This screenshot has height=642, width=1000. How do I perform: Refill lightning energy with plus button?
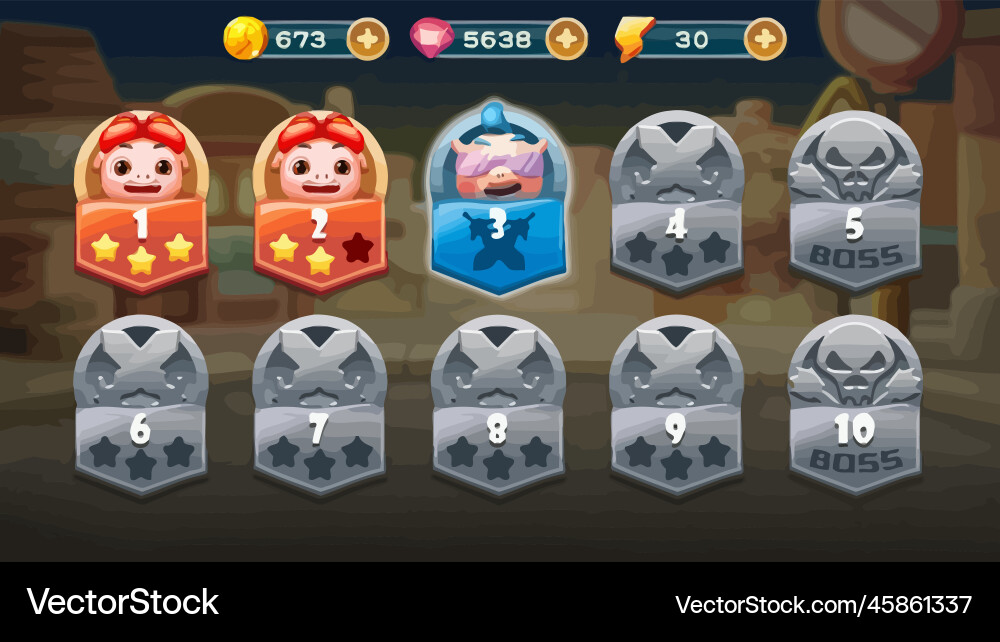pyautogui.click(x=765, y=40)
